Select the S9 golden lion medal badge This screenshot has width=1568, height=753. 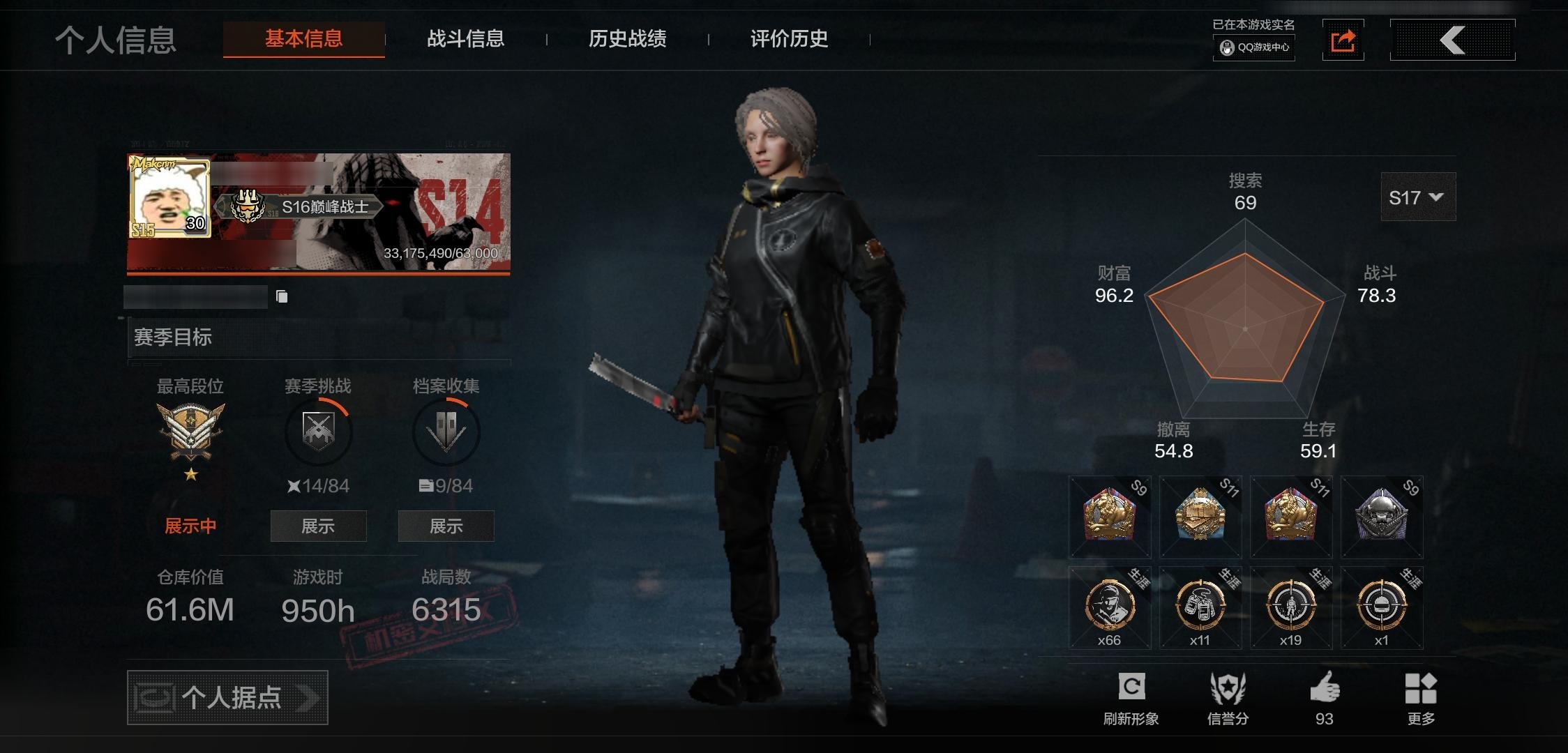(1109, 516)
